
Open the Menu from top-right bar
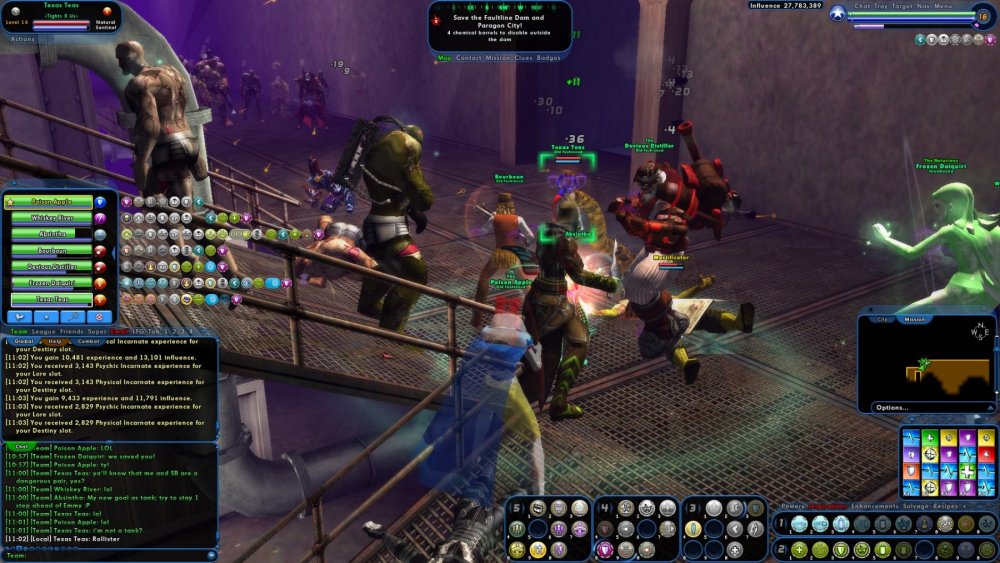coord(944,6)
